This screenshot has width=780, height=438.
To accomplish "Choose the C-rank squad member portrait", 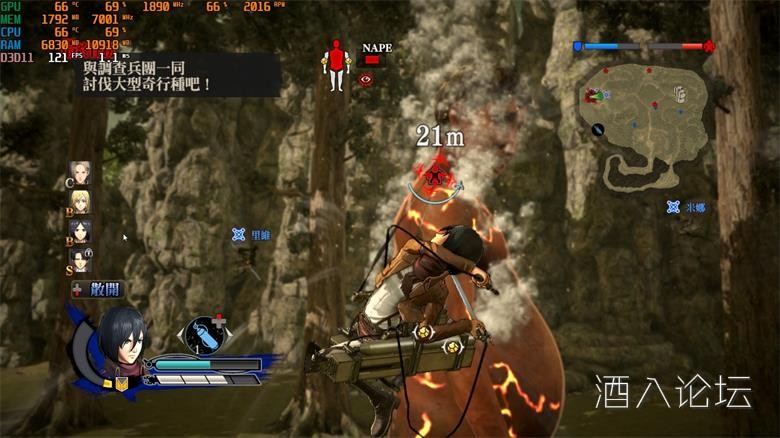I will (x=80, y=173).
